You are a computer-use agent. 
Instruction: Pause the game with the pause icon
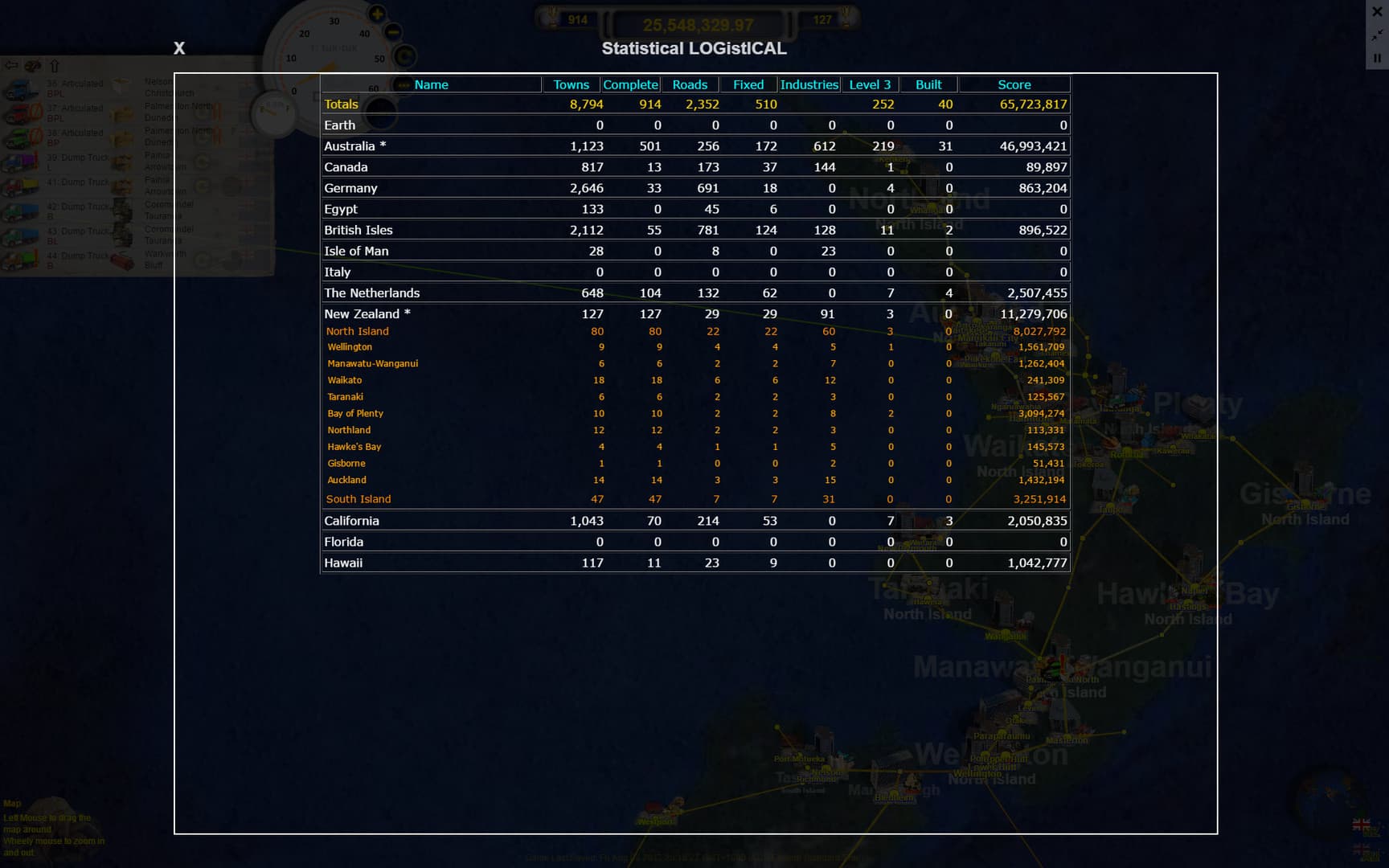point(1376,58)
